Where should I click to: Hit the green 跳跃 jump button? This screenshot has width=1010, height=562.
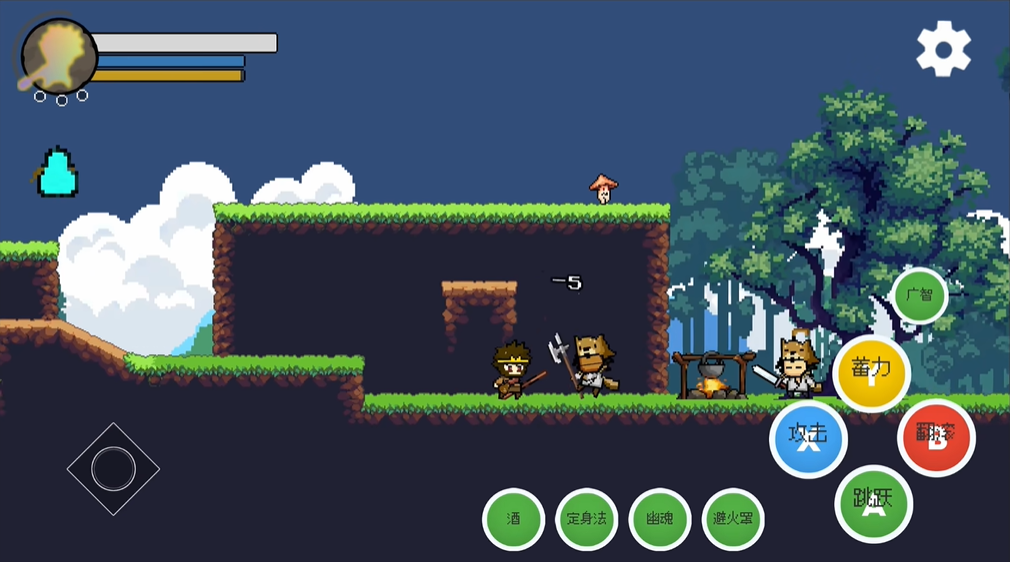pos(873,503)
